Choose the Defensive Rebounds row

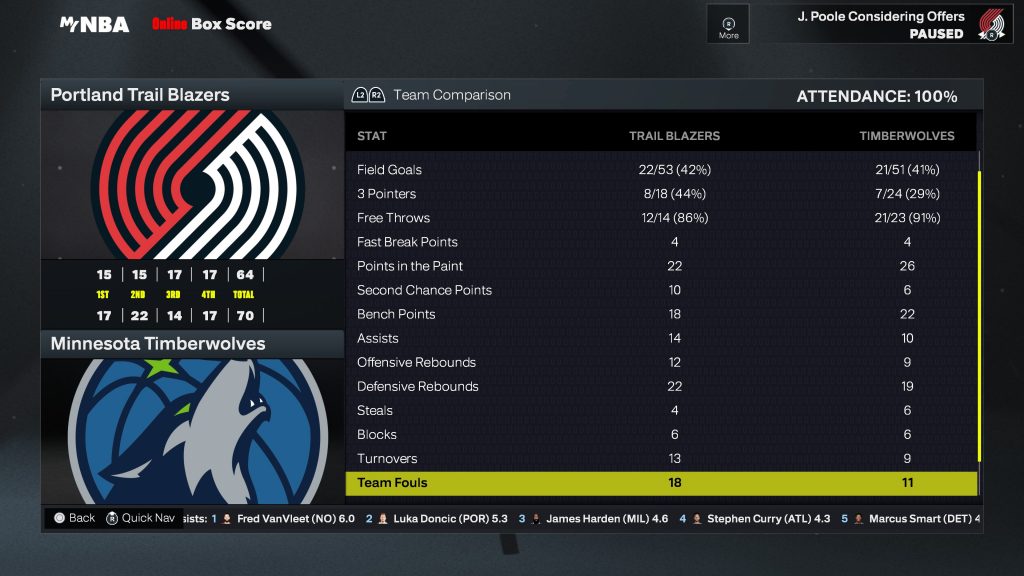click(660, 386)
